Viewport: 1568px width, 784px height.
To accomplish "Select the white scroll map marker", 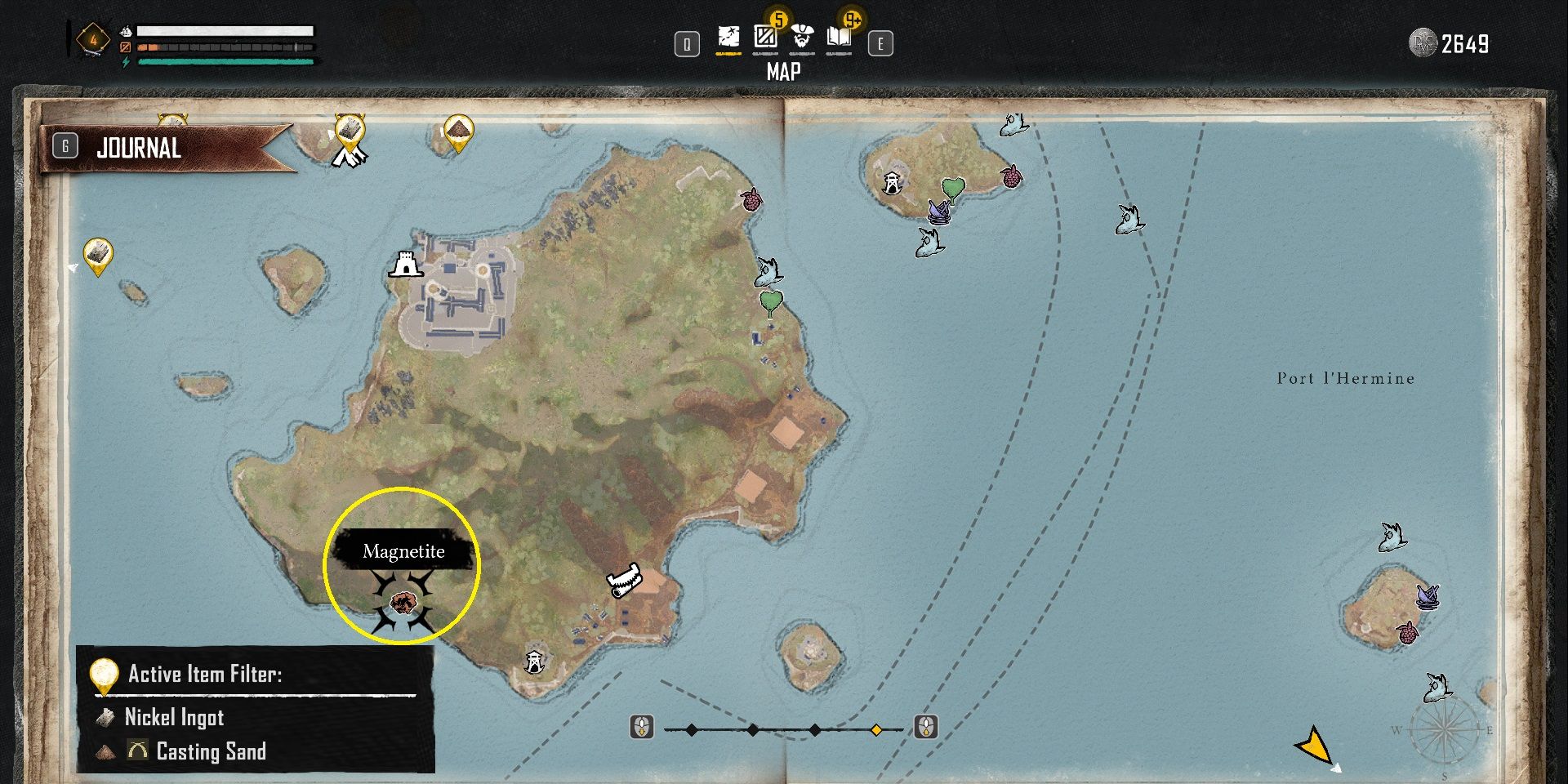I will coord(625,581).
